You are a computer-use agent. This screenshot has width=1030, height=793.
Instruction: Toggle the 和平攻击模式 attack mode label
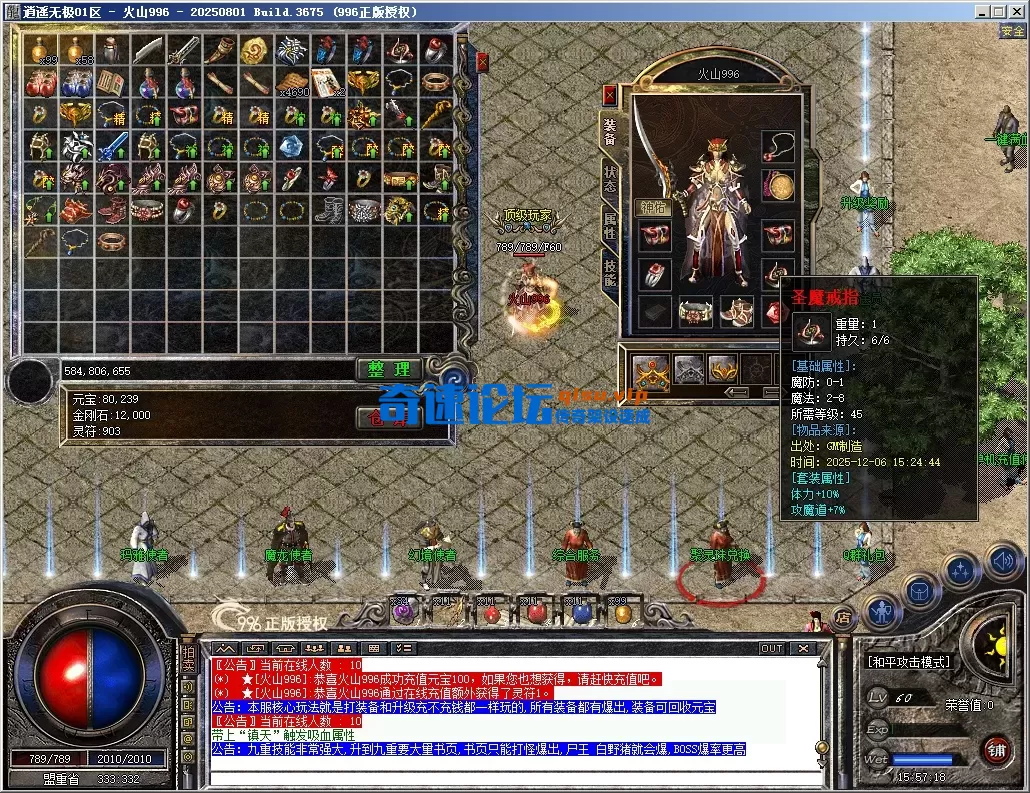(x=908, y=662)
